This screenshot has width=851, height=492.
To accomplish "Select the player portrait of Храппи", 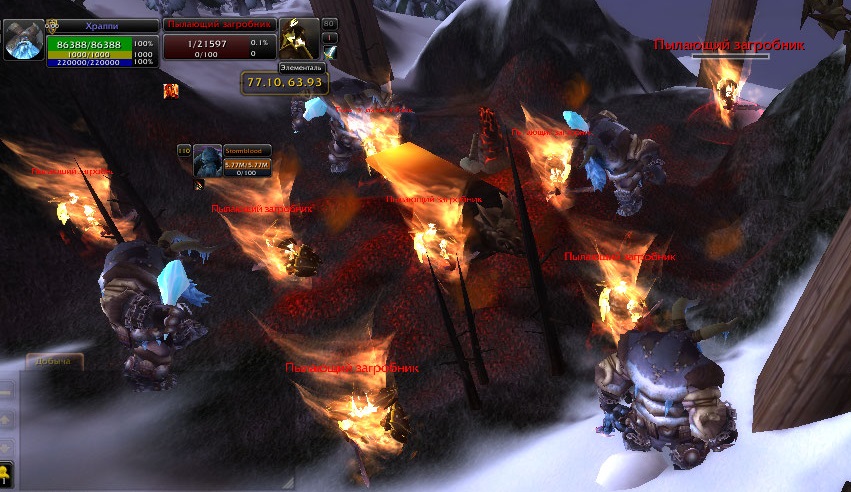I will (x=23, y=40).
